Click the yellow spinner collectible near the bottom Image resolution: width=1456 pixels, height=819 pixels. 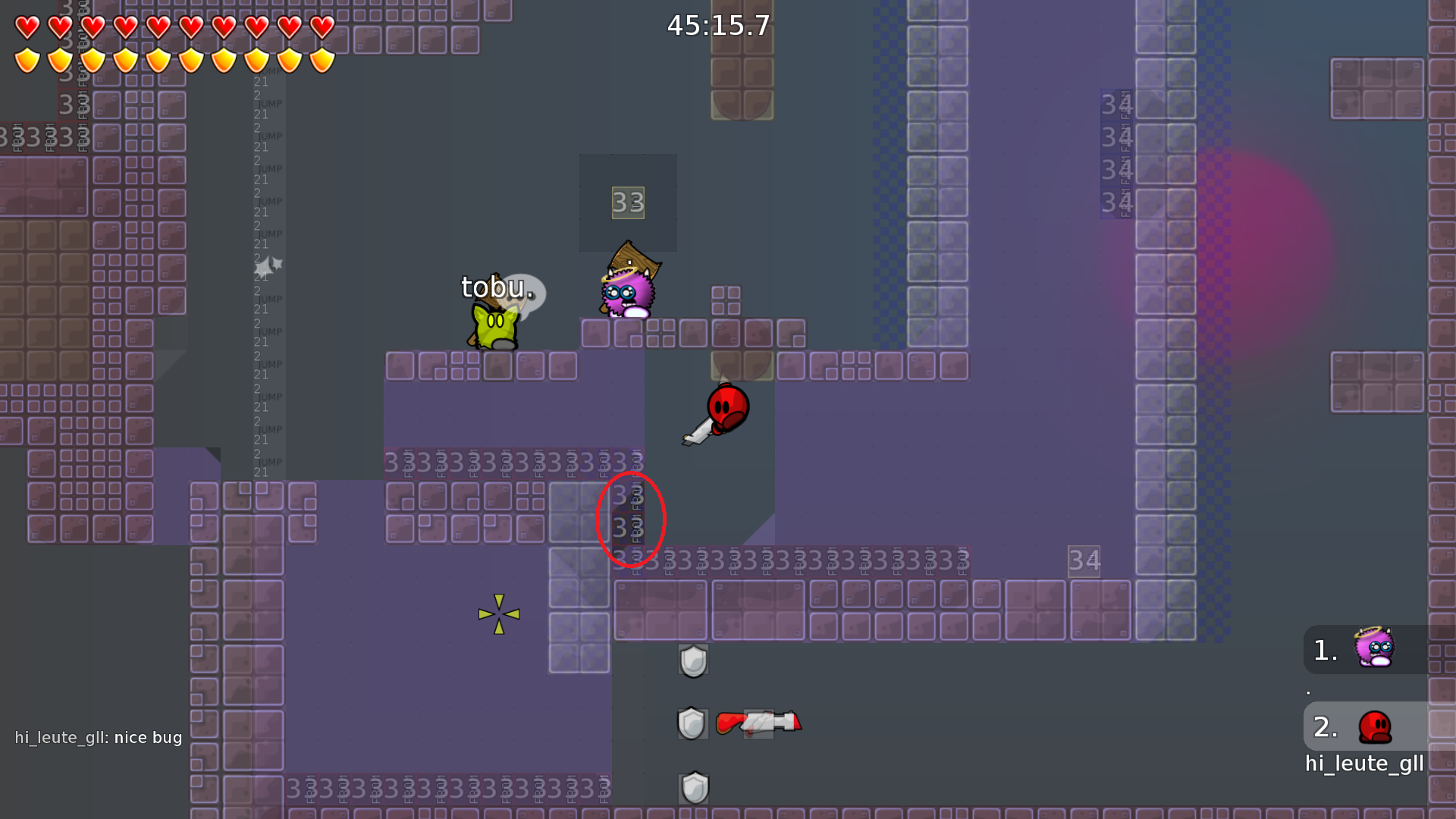(498, 614)
